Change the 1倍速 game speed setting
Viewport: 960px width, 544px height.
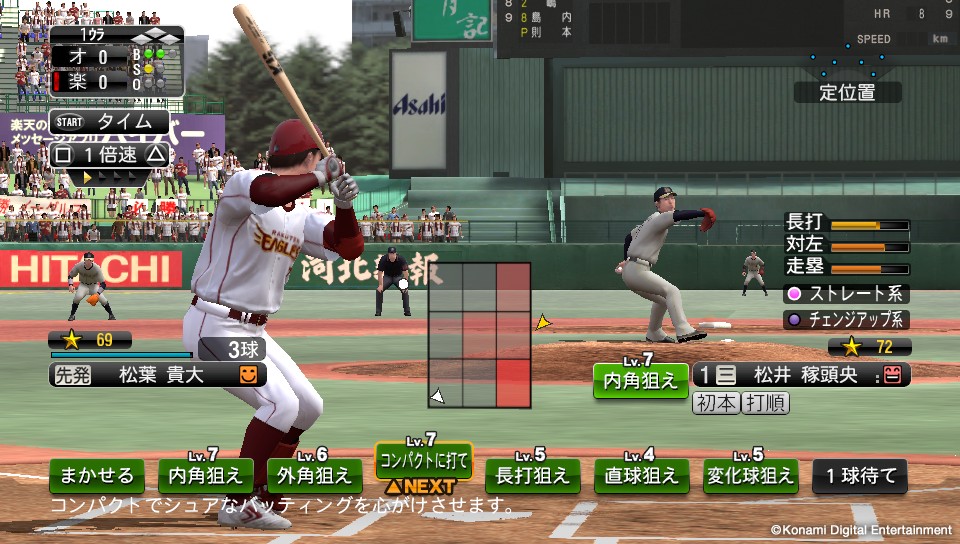tap(110, 155)
